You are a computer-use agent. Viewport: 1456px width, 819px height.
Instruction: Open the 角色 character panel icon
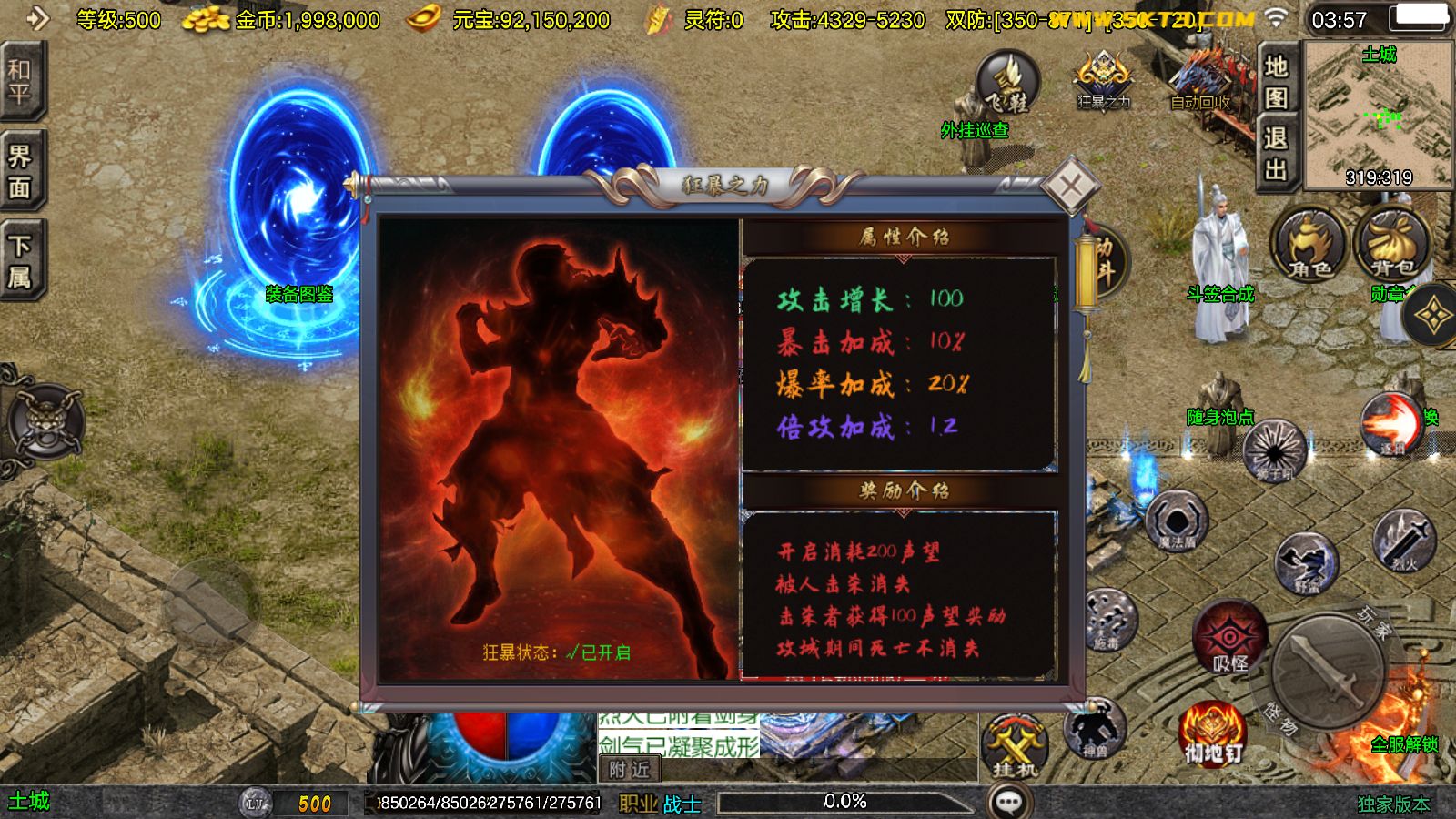(x=1305, y=248)
